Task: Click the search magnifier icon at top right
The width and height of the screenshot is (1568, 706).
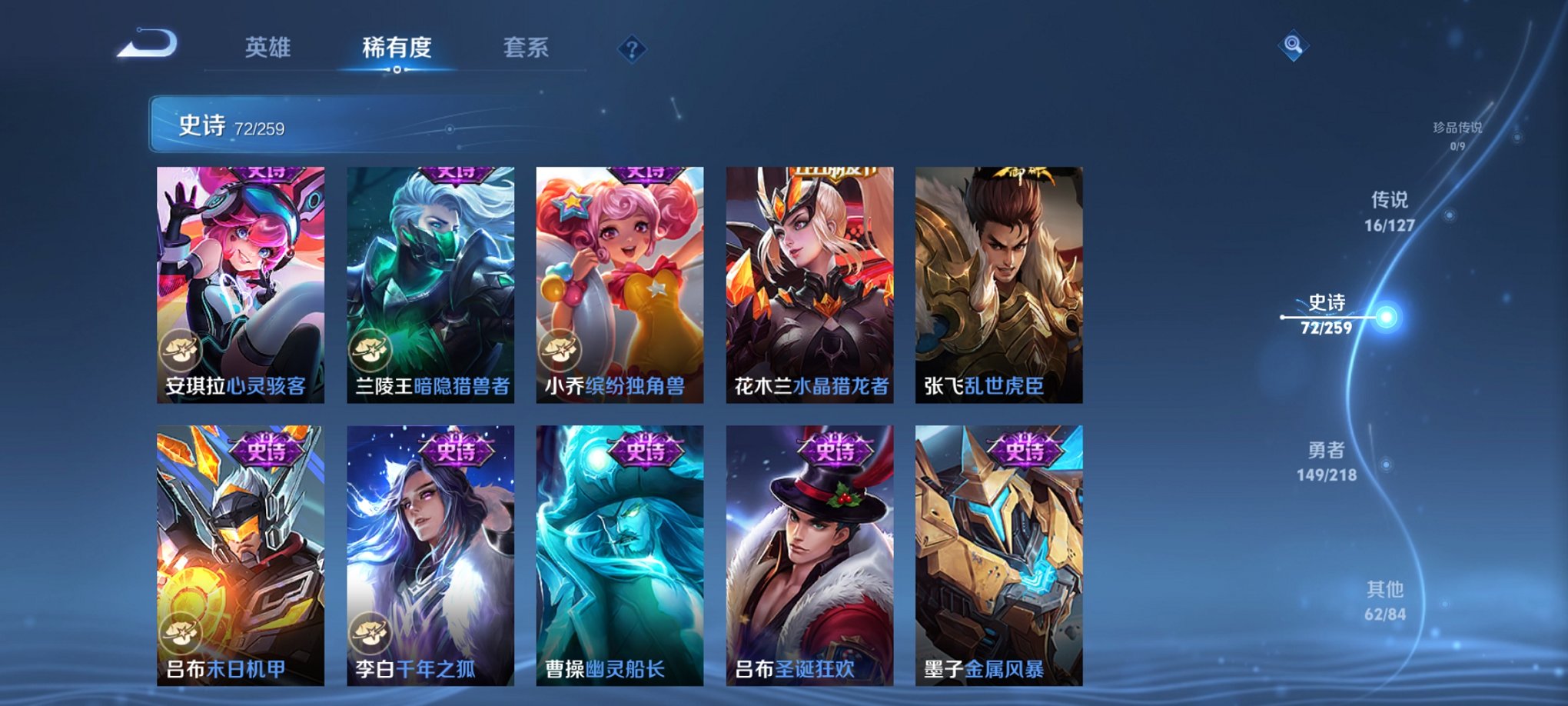Action: 1294,46
